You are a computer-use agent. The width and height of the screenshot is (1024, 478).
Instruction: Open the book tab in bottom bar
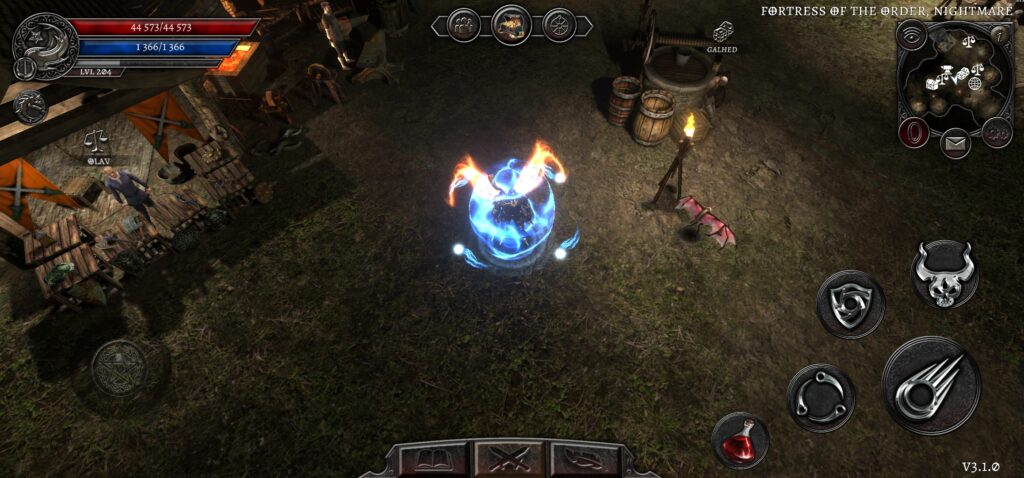[x=434, y=460]
